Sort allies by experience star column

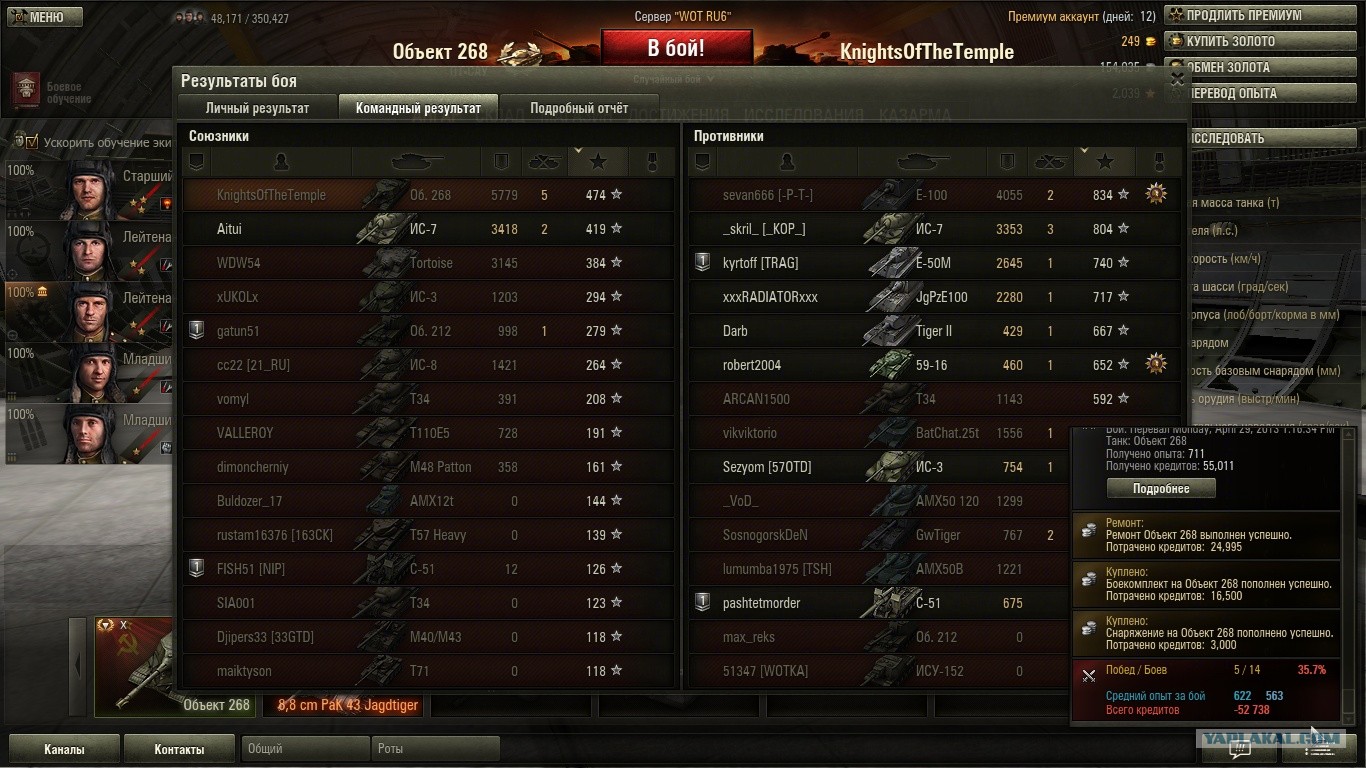tap(597, 161)
